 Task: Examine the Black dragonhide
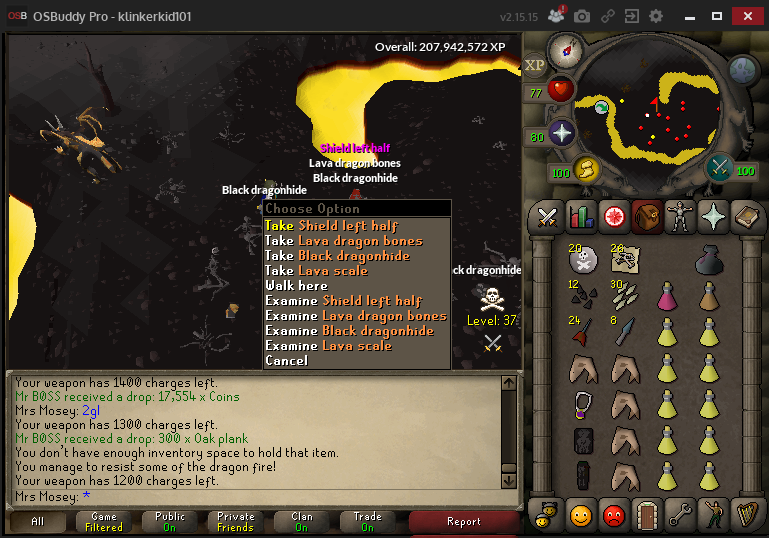click(x=349, y=331)
